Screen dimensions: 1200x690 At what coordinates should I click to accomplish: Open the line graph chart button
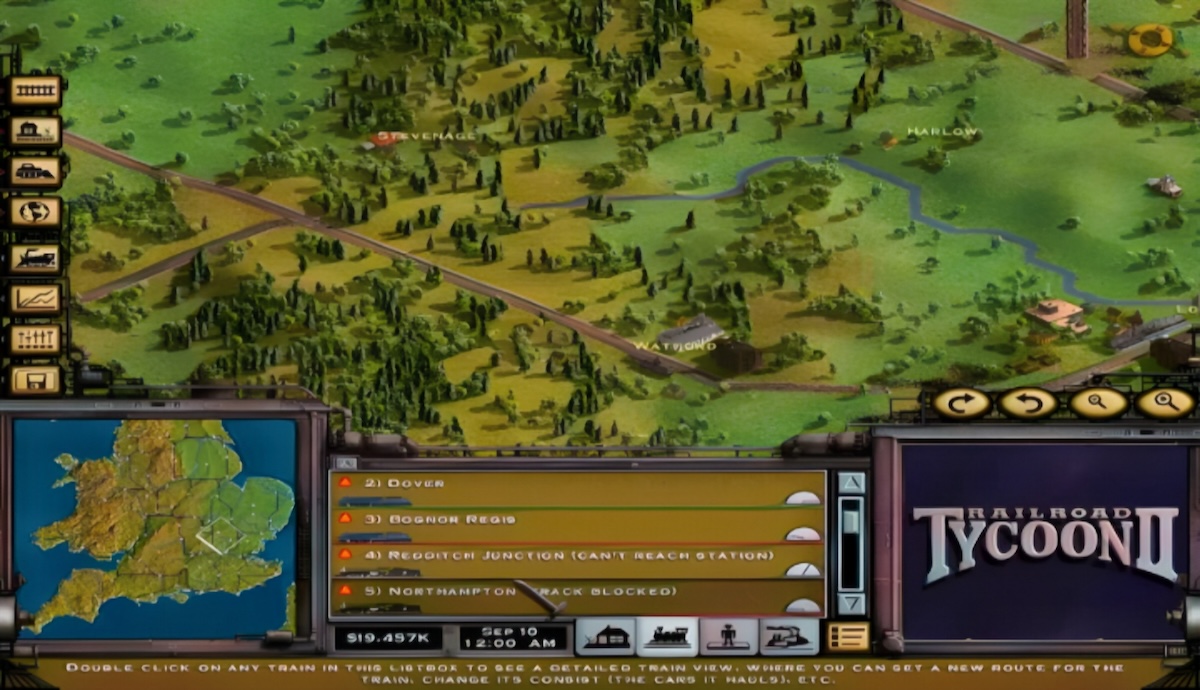[x=36, y=298]
